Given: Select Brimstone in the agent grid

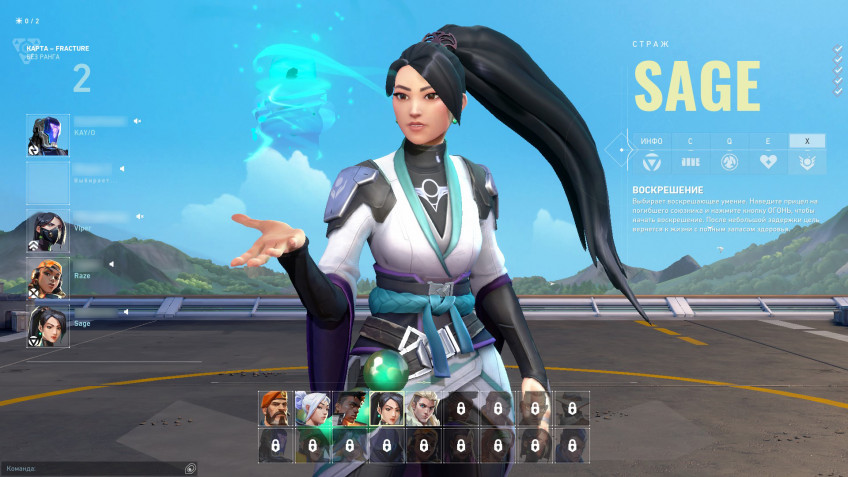Looking at the screenshot, I should click(x=277, y=408).
